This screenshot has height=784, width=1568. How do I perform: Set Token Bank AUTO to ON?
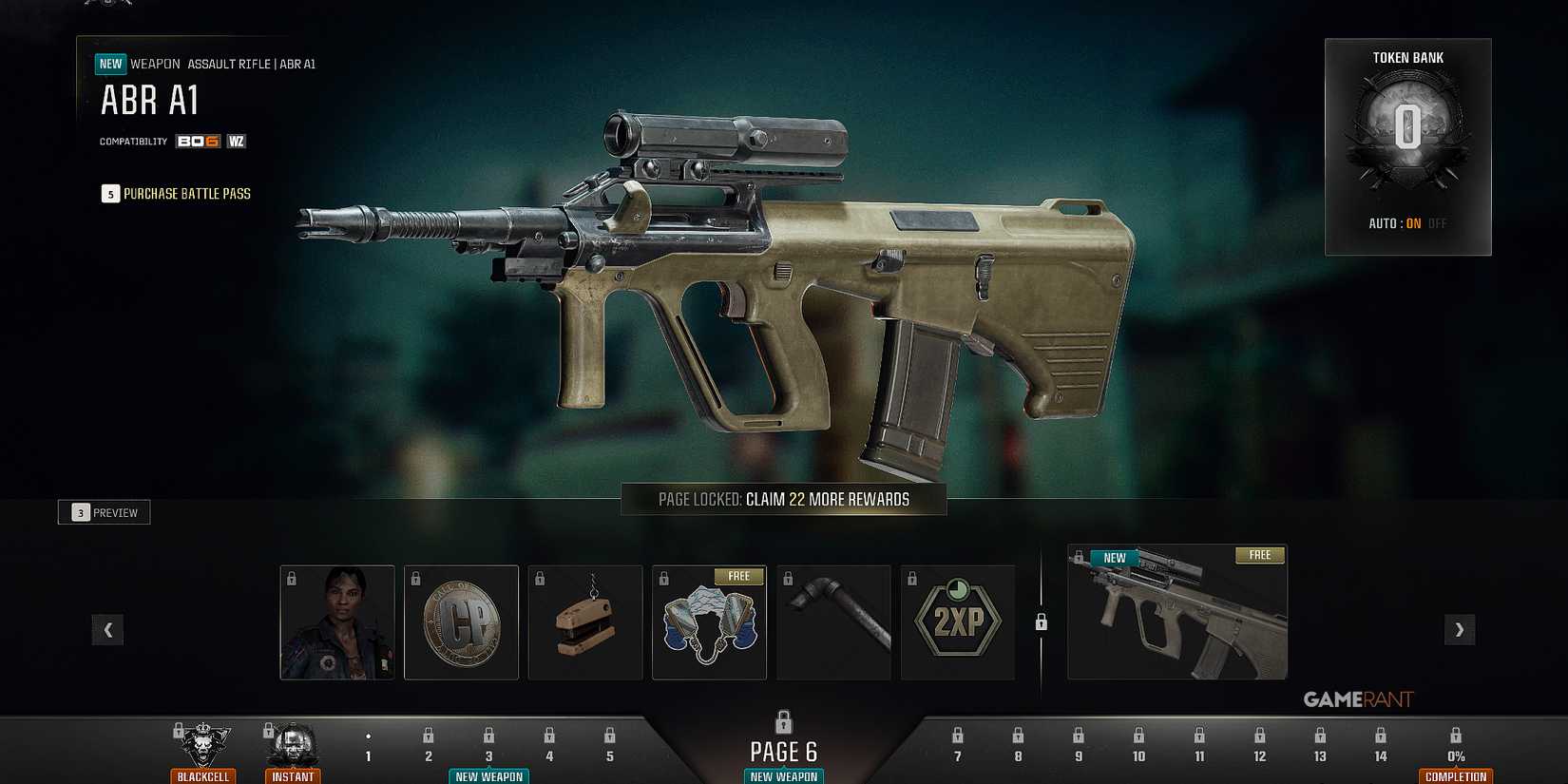coord(1412,223)
